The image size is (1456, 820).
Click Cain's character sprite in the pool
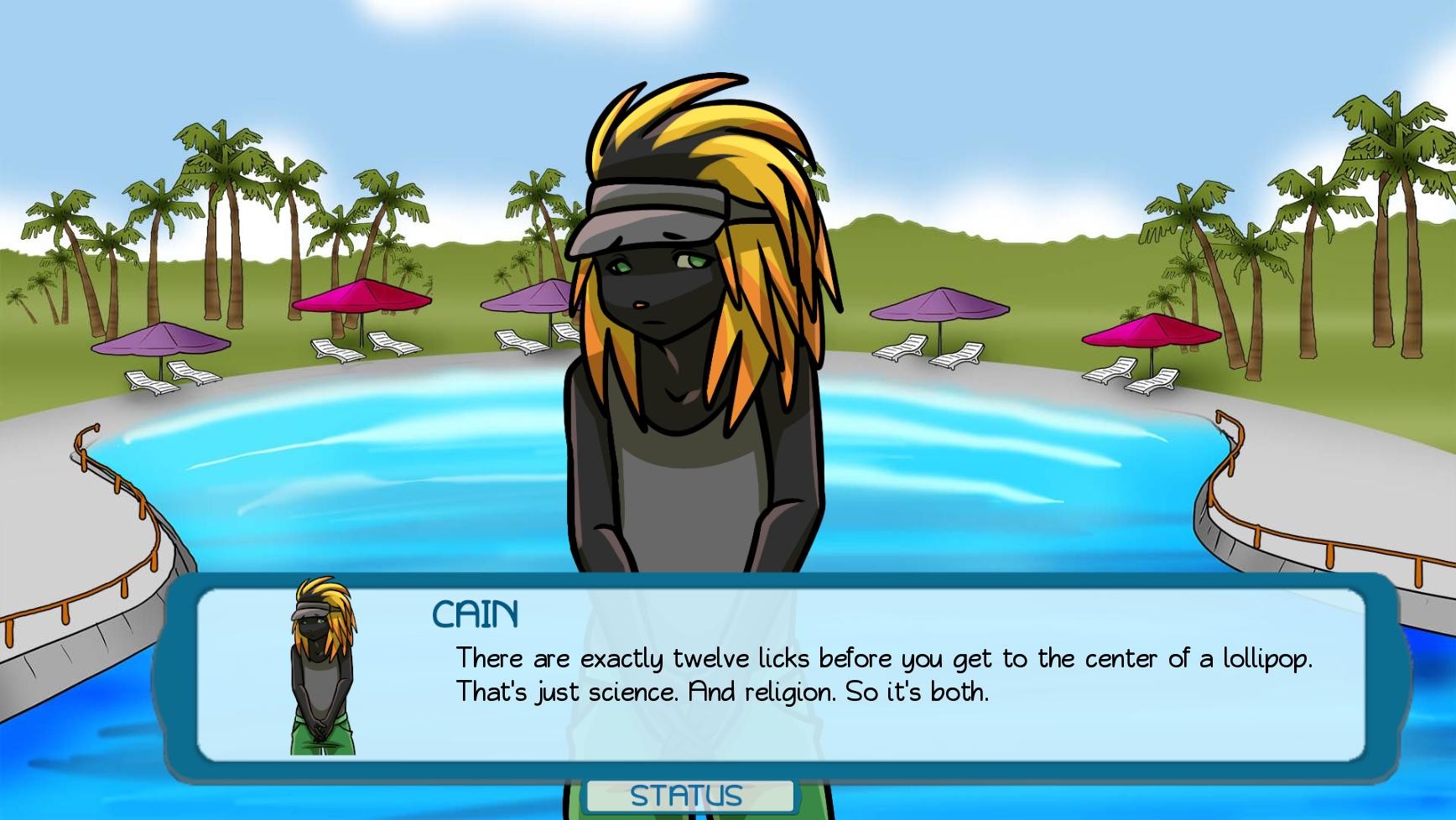pos(696,335)
